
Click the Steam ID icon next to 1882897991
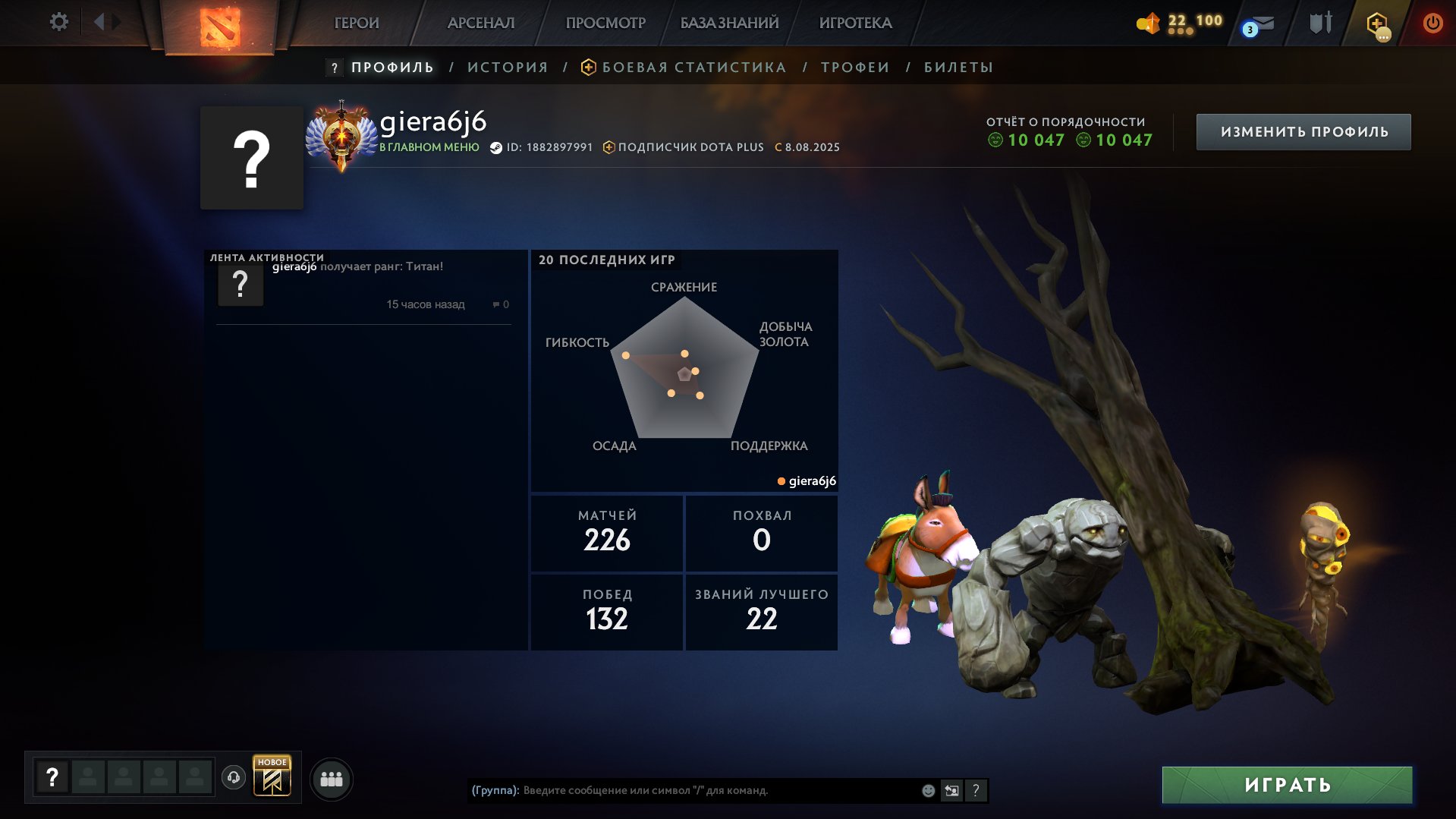pos(497,147)
